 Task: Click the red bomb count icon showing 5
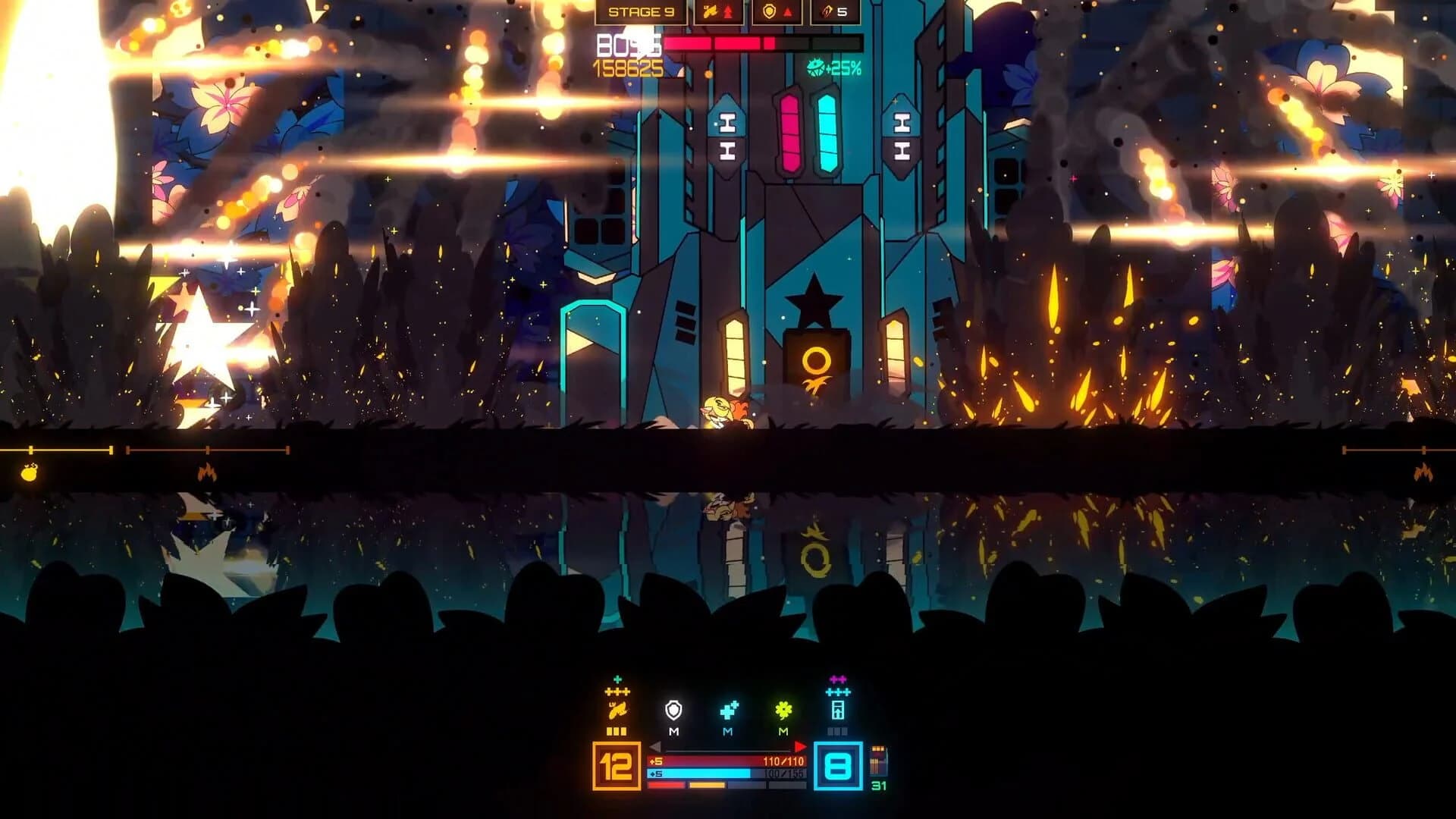pos(834,11)
